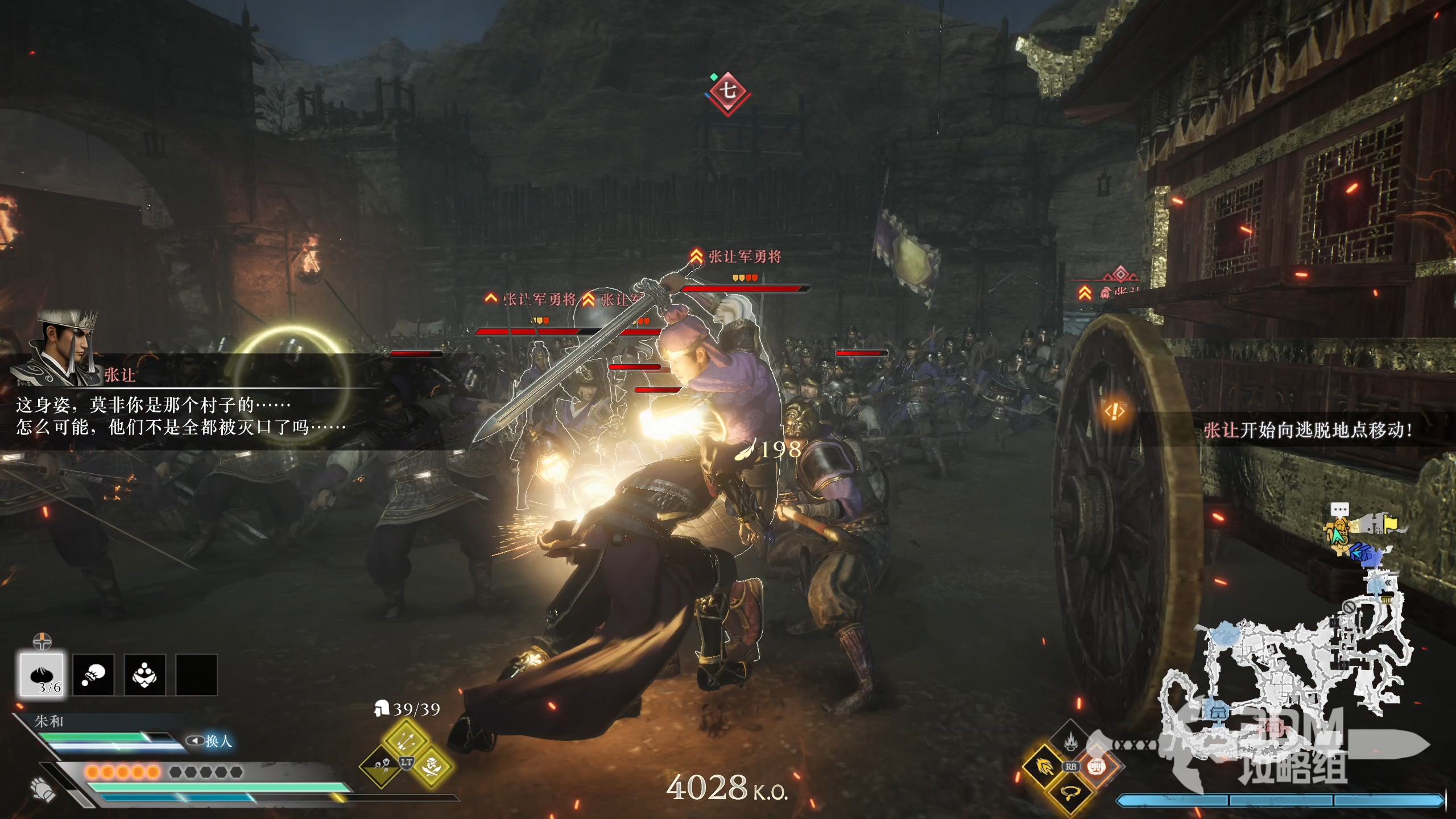Select the flame burst battle art

pyautogui.click(x=1070, y=741)
